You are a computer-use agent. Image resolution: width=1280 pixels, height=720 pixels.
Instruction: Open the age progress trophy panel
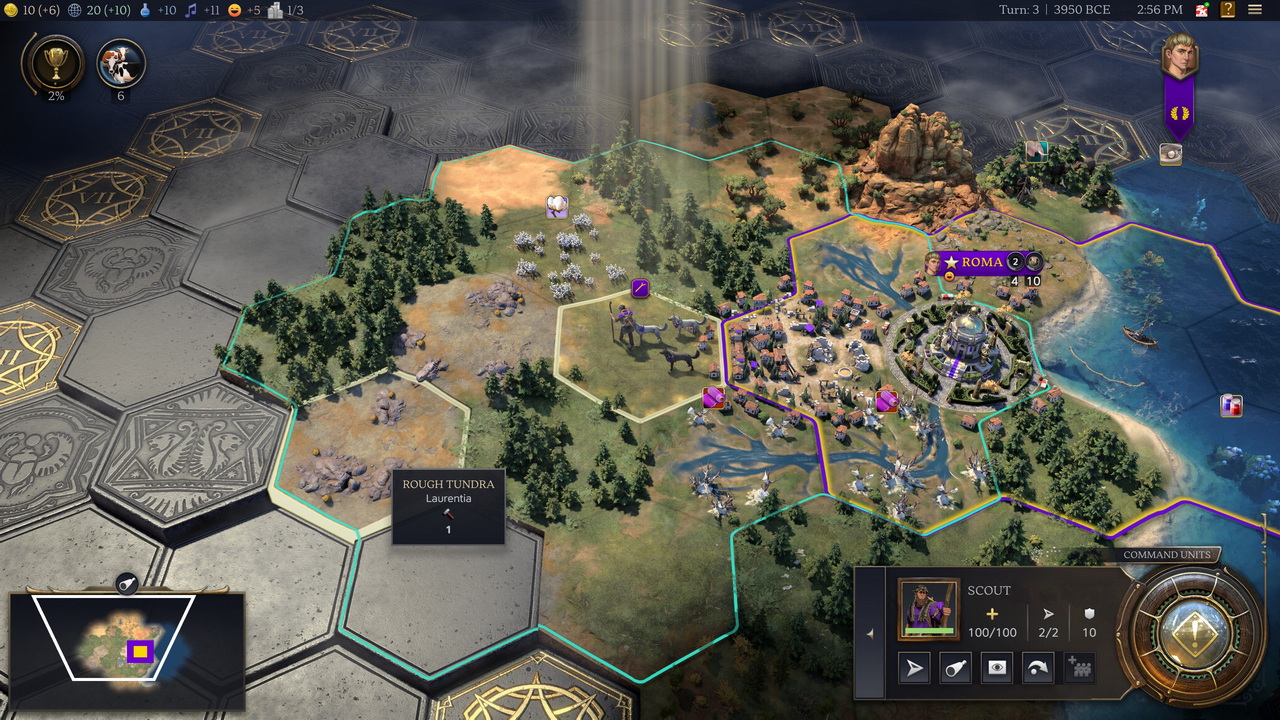[51, 63]
